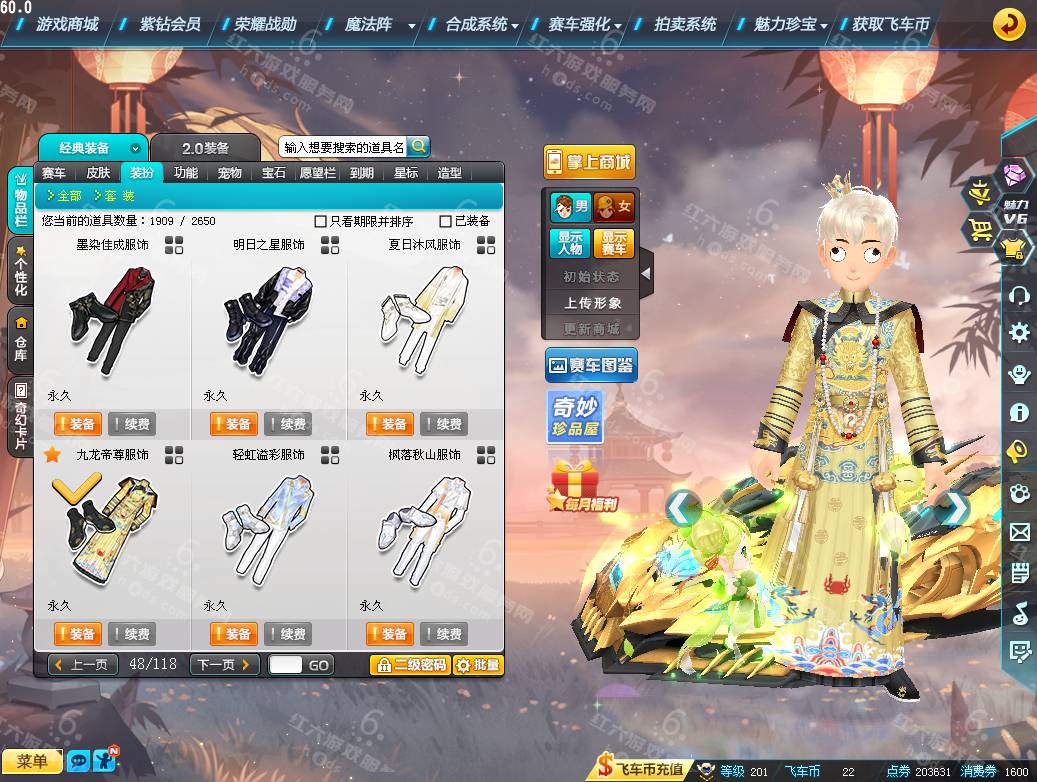
Task: Choose the 女 female character option
Action: (x=613, y=207)
